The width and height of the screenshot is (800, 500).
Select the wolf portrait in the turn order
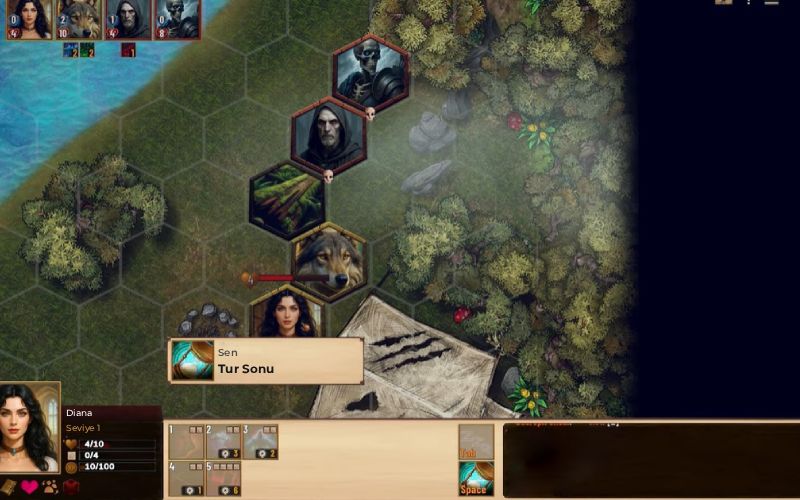point(78,18)
